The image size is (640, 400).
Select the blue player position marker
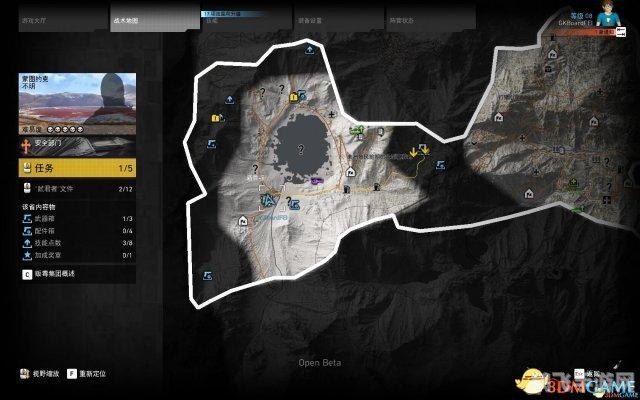[266, 200]
